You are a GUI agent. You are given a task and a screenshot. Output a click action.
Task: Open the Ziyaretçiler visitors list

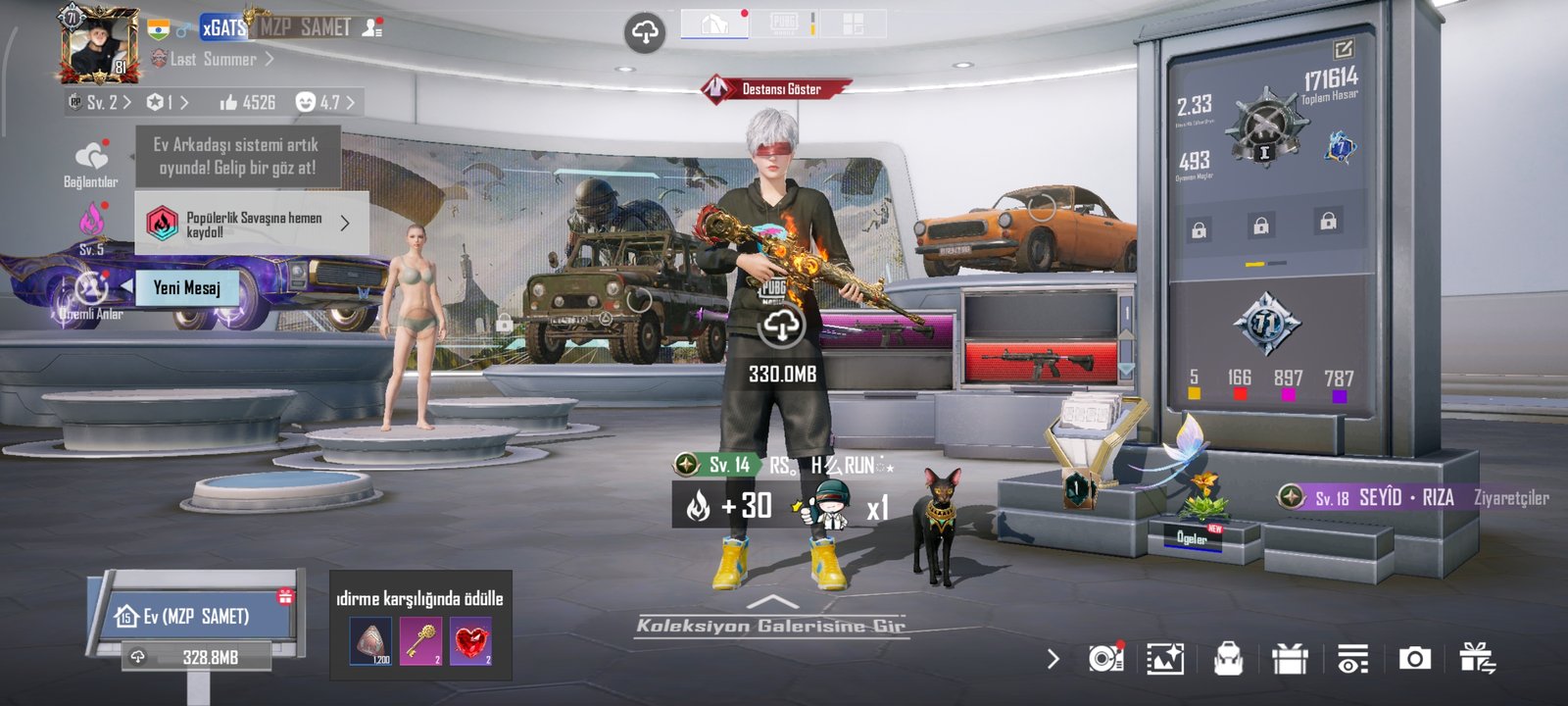click(1510, 498)
